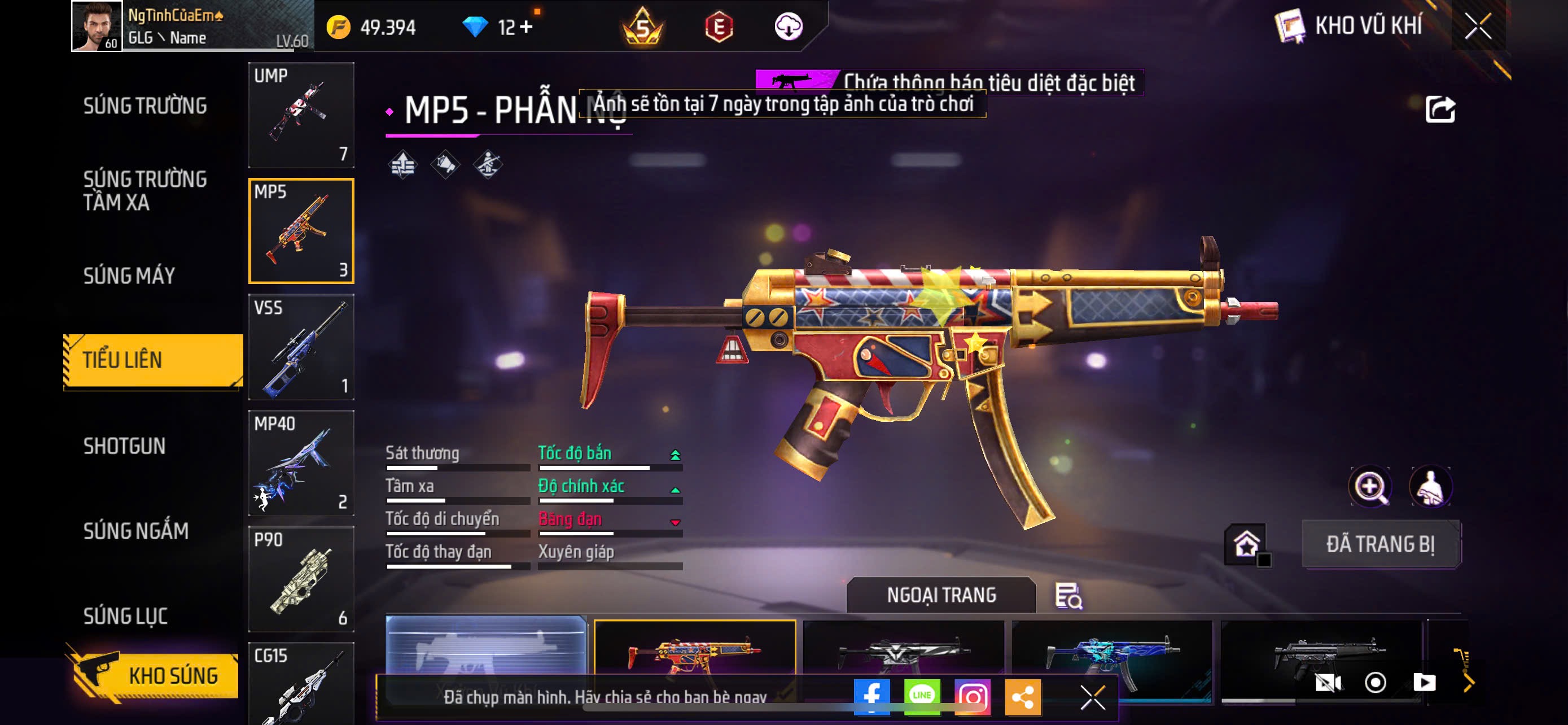Open the Súng Lục category
The image size is (1568, 725).
[125, 616]
